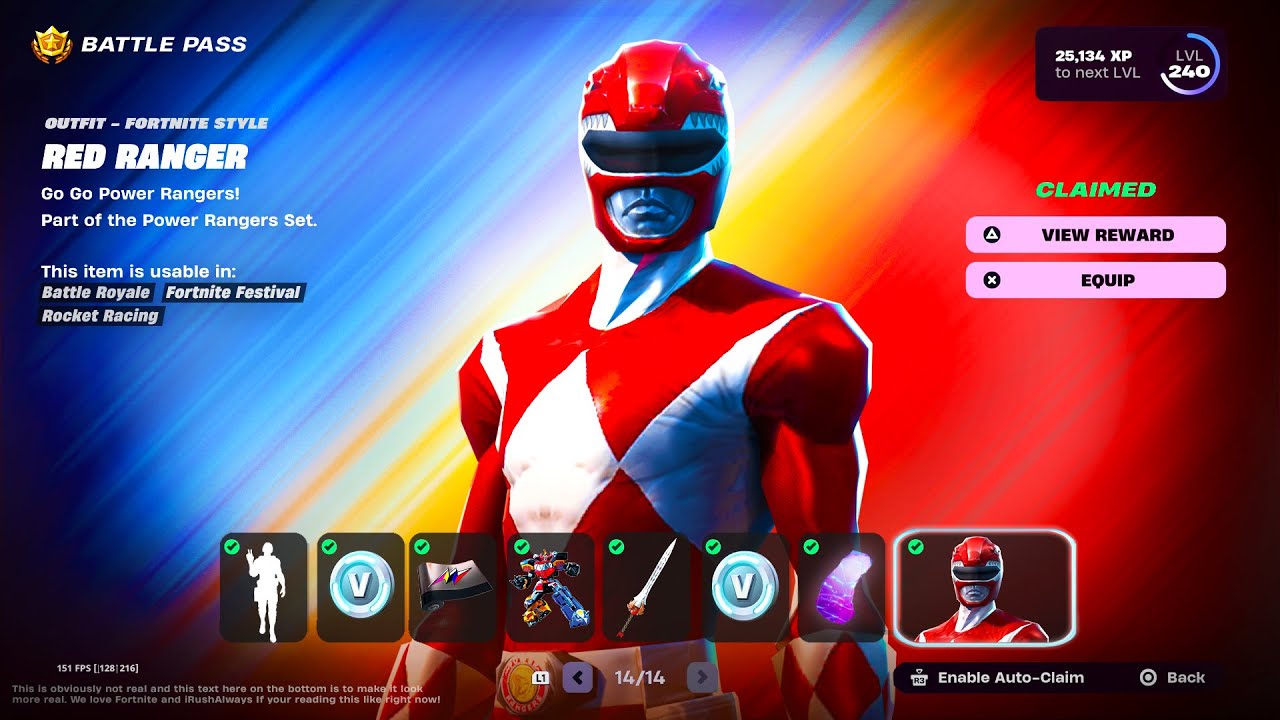Go back from the Battle Pass screen
Screen dimensions: 1280x720
point(1174,678)
